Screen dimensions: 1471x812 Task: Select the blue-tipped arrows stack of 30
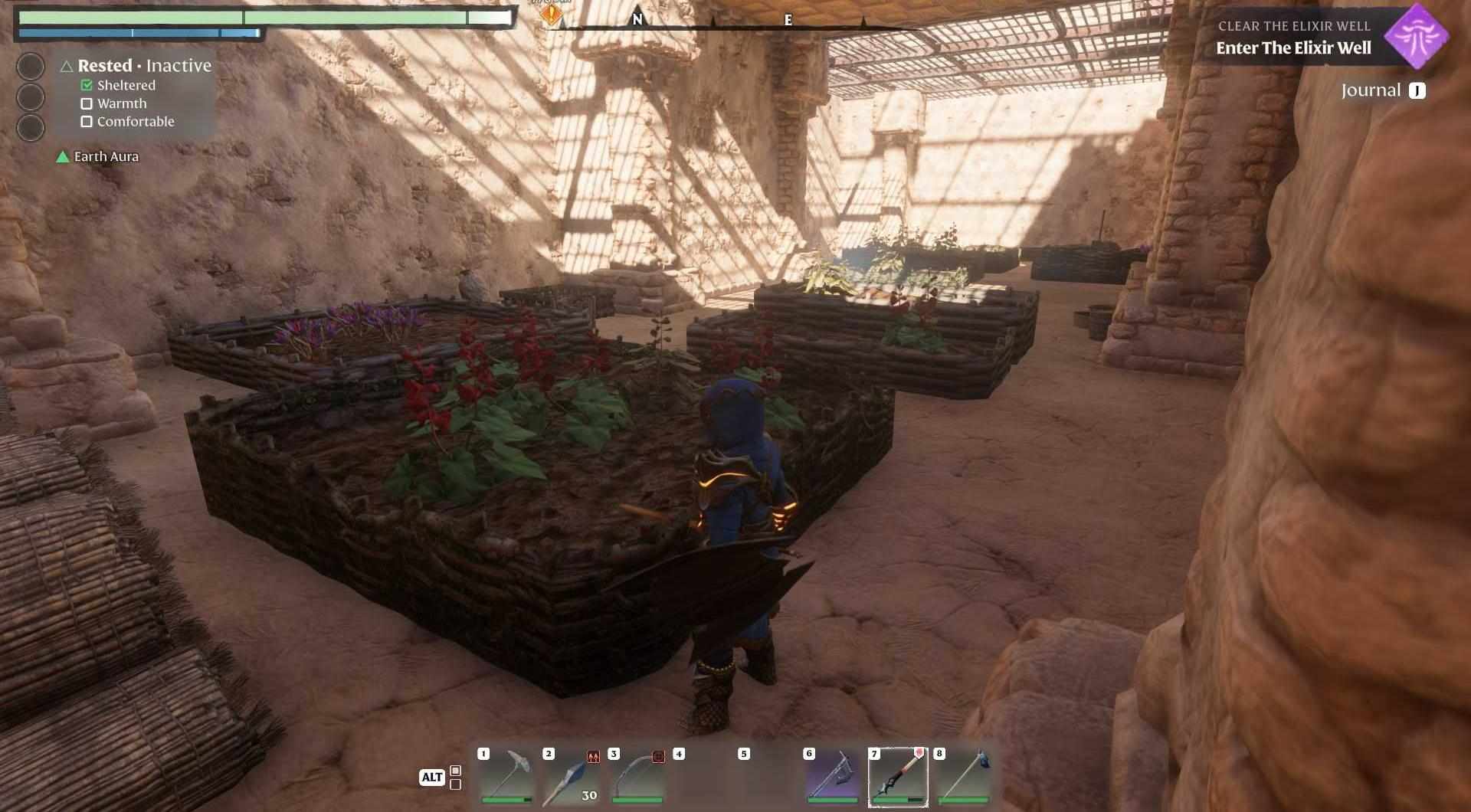pyautogui.click(x=572, y=776)
